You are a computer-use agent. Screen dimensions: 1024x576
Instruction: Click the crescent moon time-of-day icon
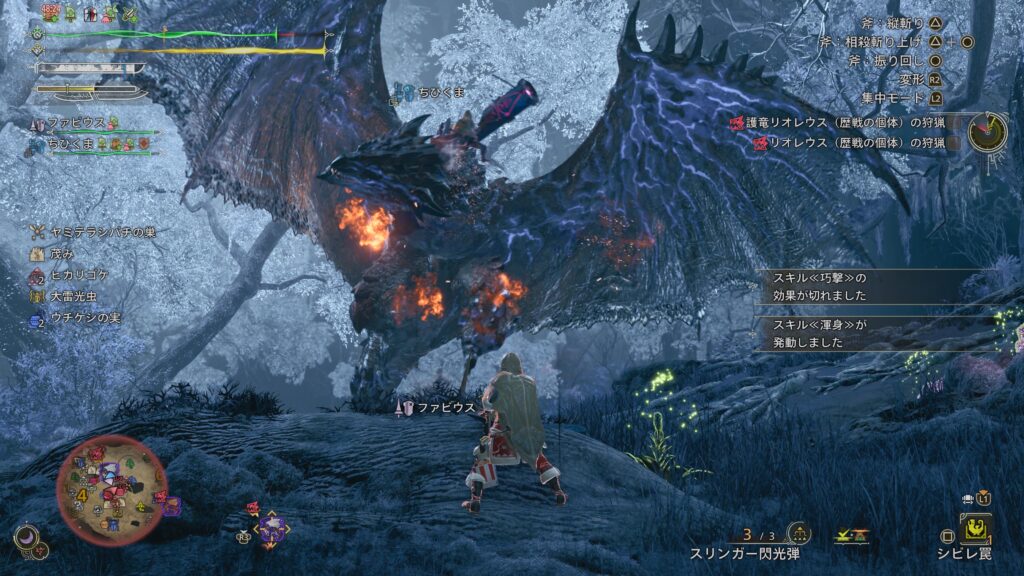(x=27, y=539)
